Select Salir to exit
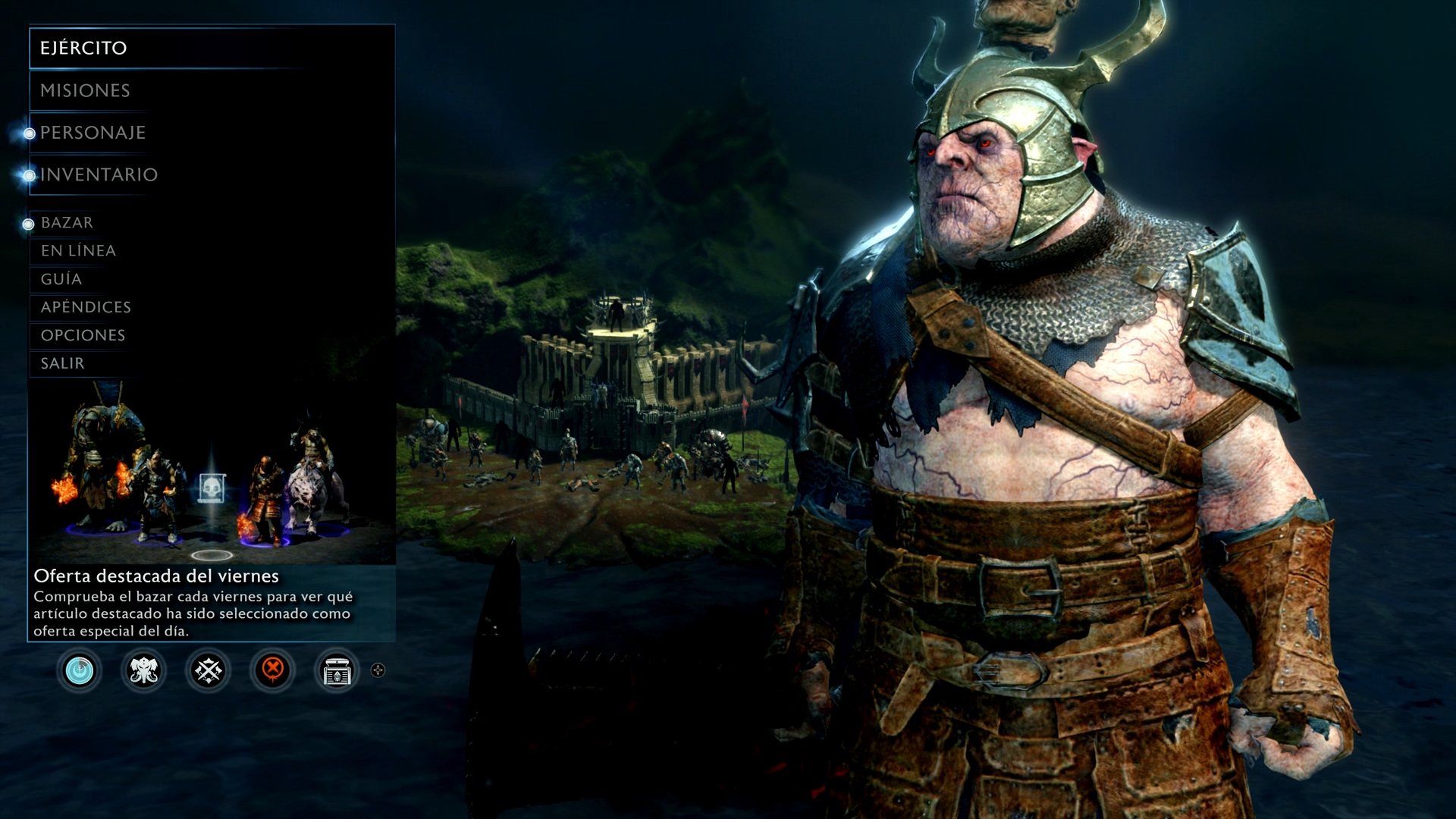 click(62, 363)
